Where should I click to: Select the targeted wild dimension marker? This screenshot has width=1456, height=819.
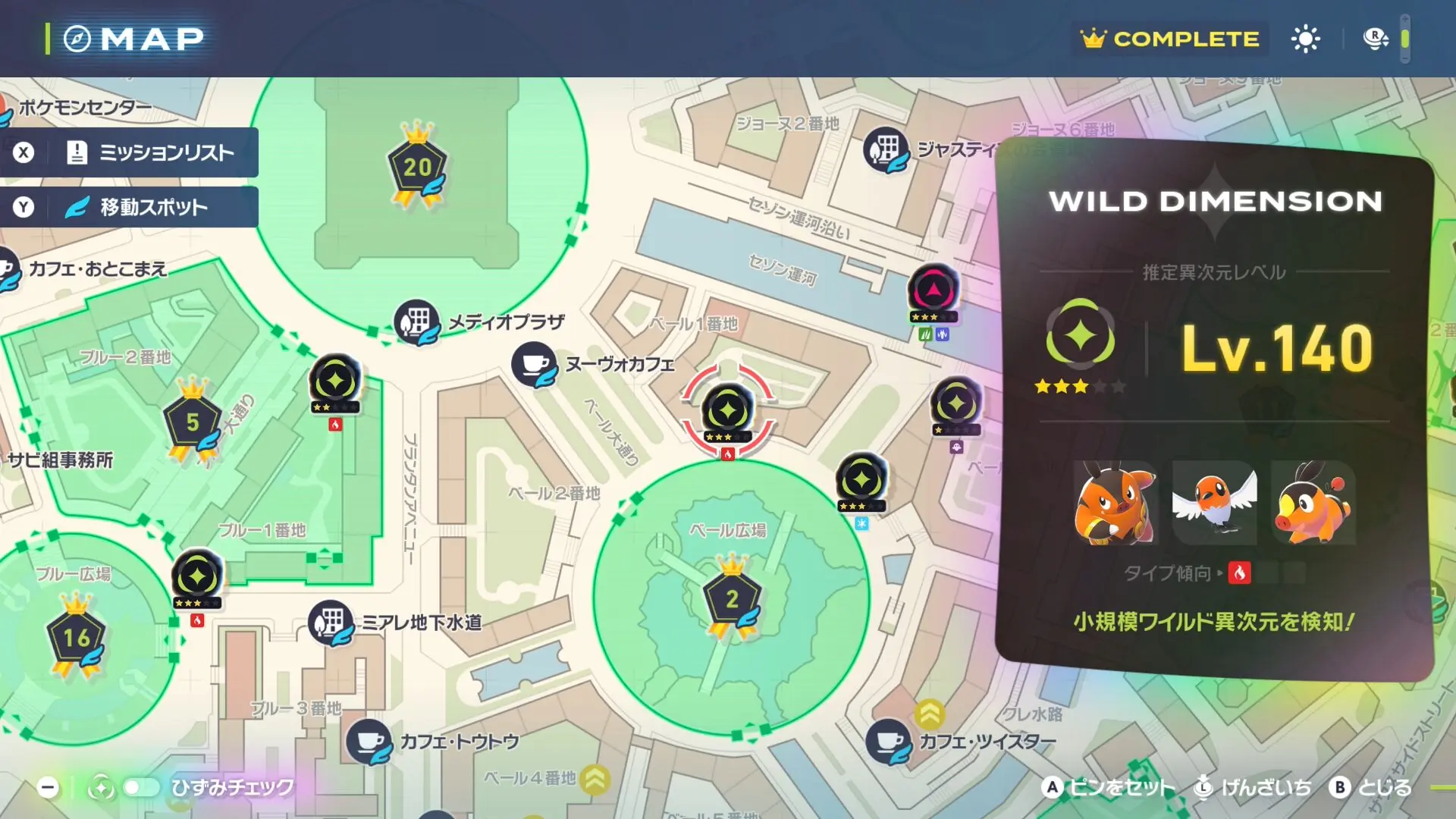click(727, 411)
